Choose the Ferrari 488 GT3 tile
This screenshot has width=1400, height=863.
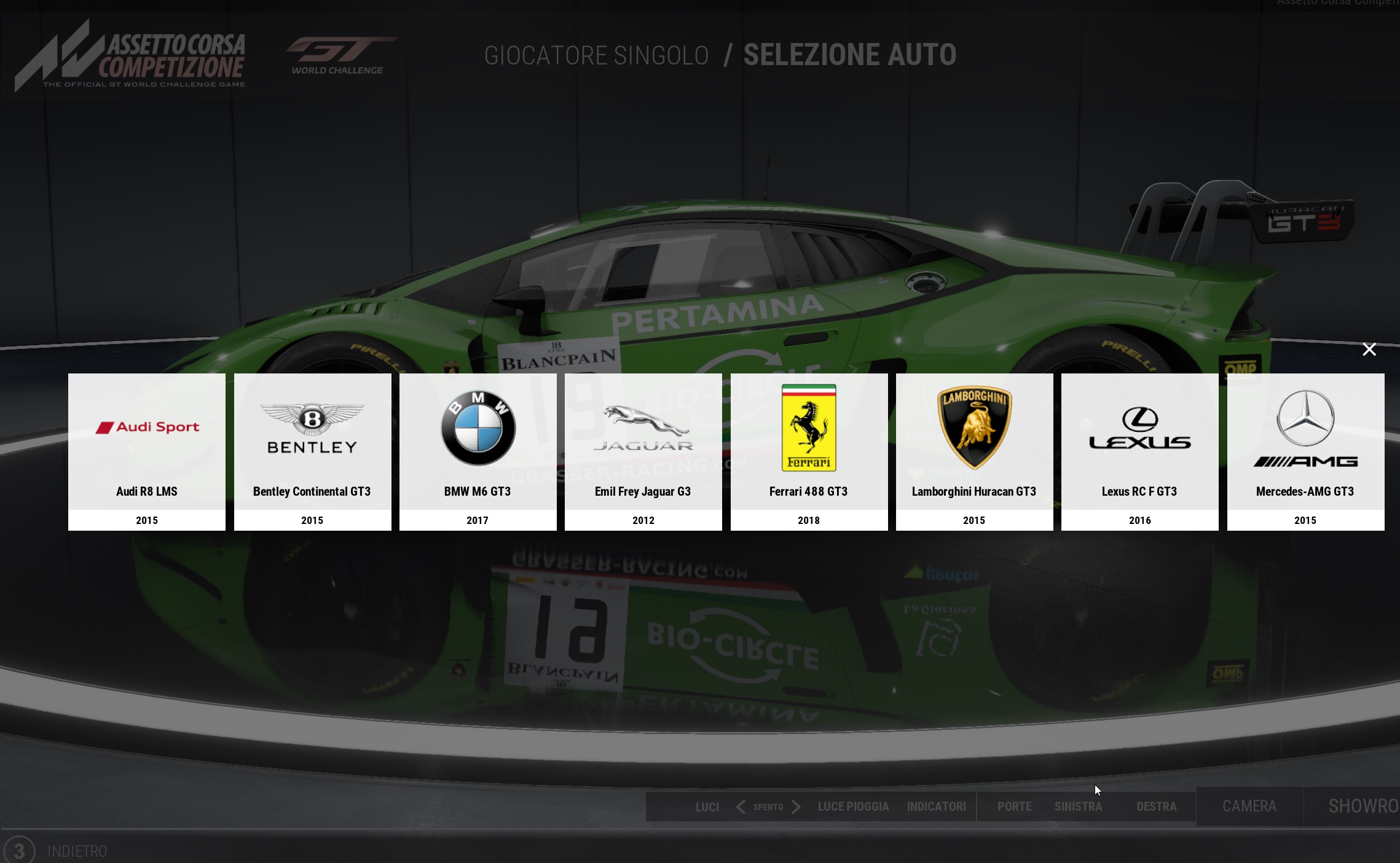point(809,451)
